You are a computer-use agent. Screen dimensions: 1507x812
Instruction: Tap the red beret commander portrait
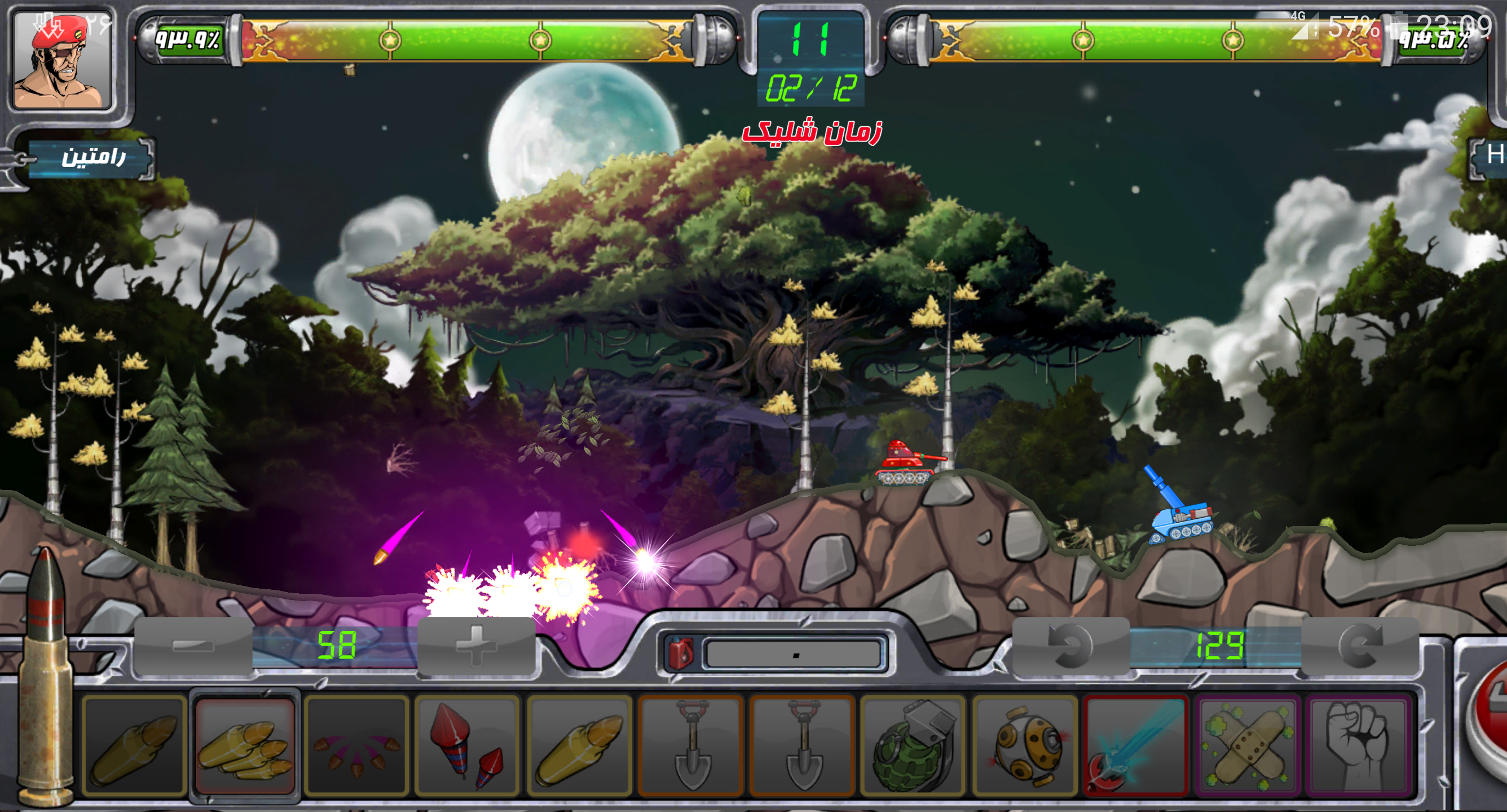[62, 60]
